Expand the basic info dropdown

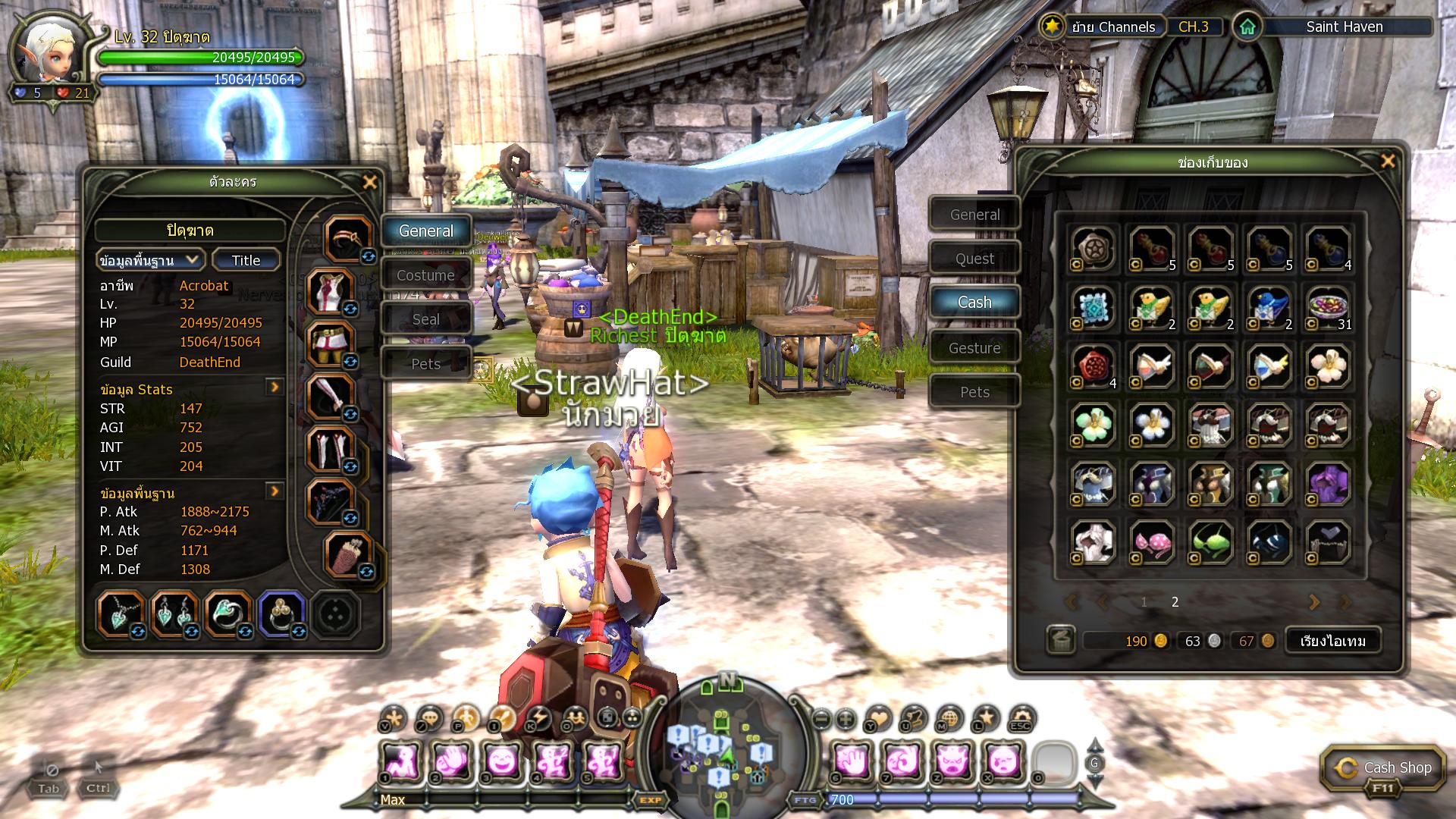click(x=149, y=260)
